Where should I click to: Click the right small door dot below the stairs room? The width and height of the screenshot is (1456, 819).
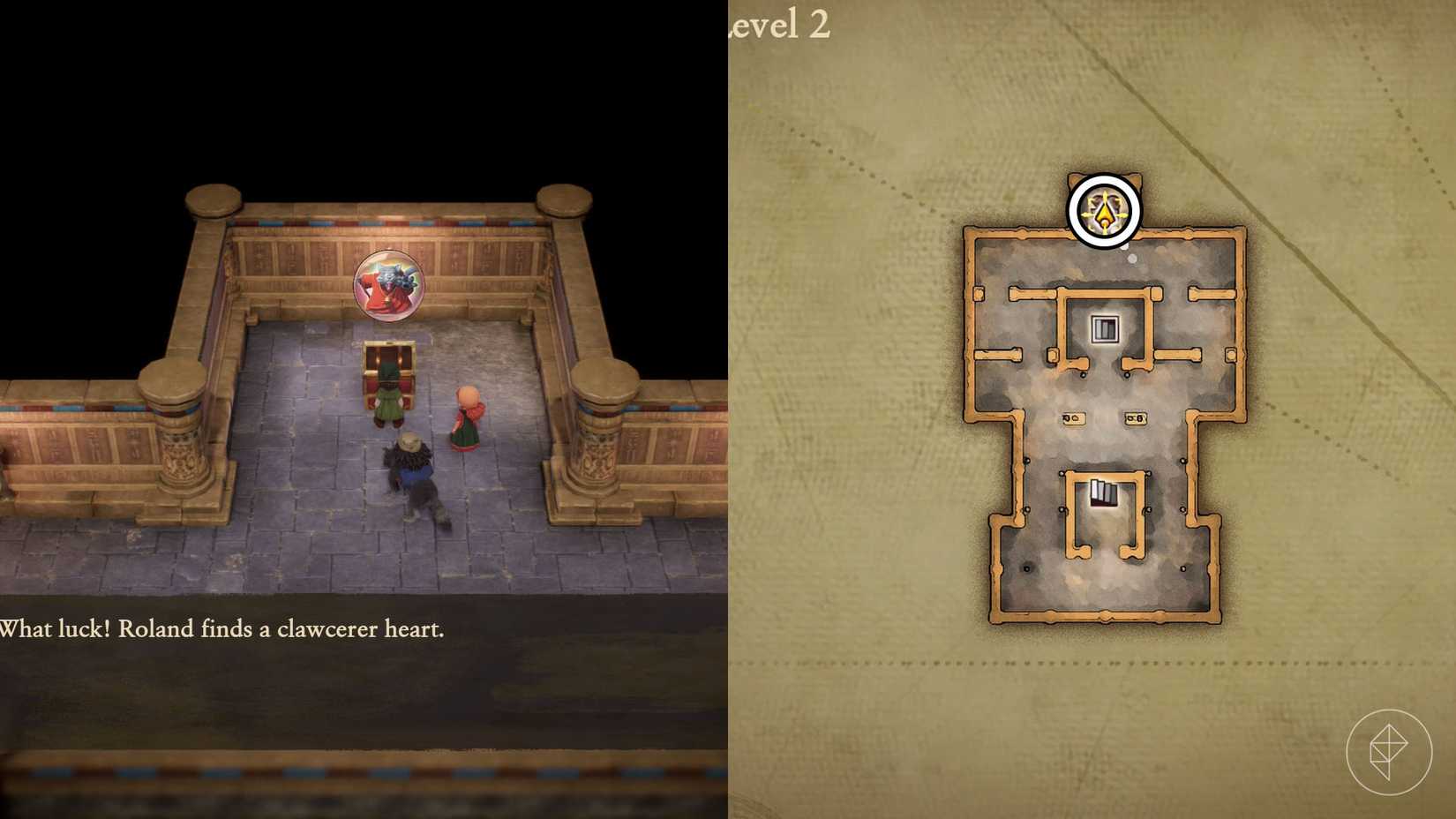[1127, 374]
